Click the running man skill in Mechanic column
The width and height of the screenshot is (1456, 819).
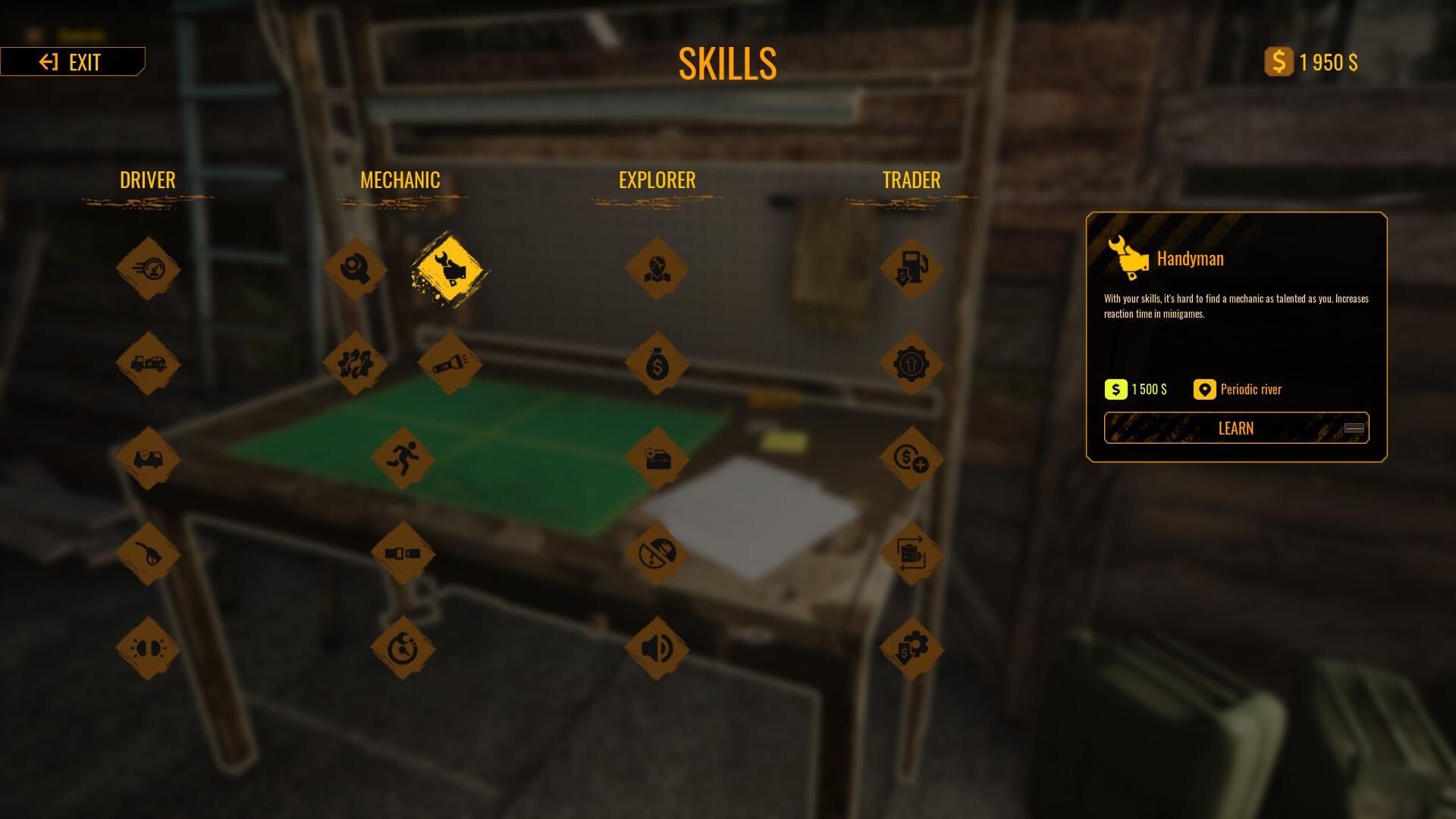404,458
